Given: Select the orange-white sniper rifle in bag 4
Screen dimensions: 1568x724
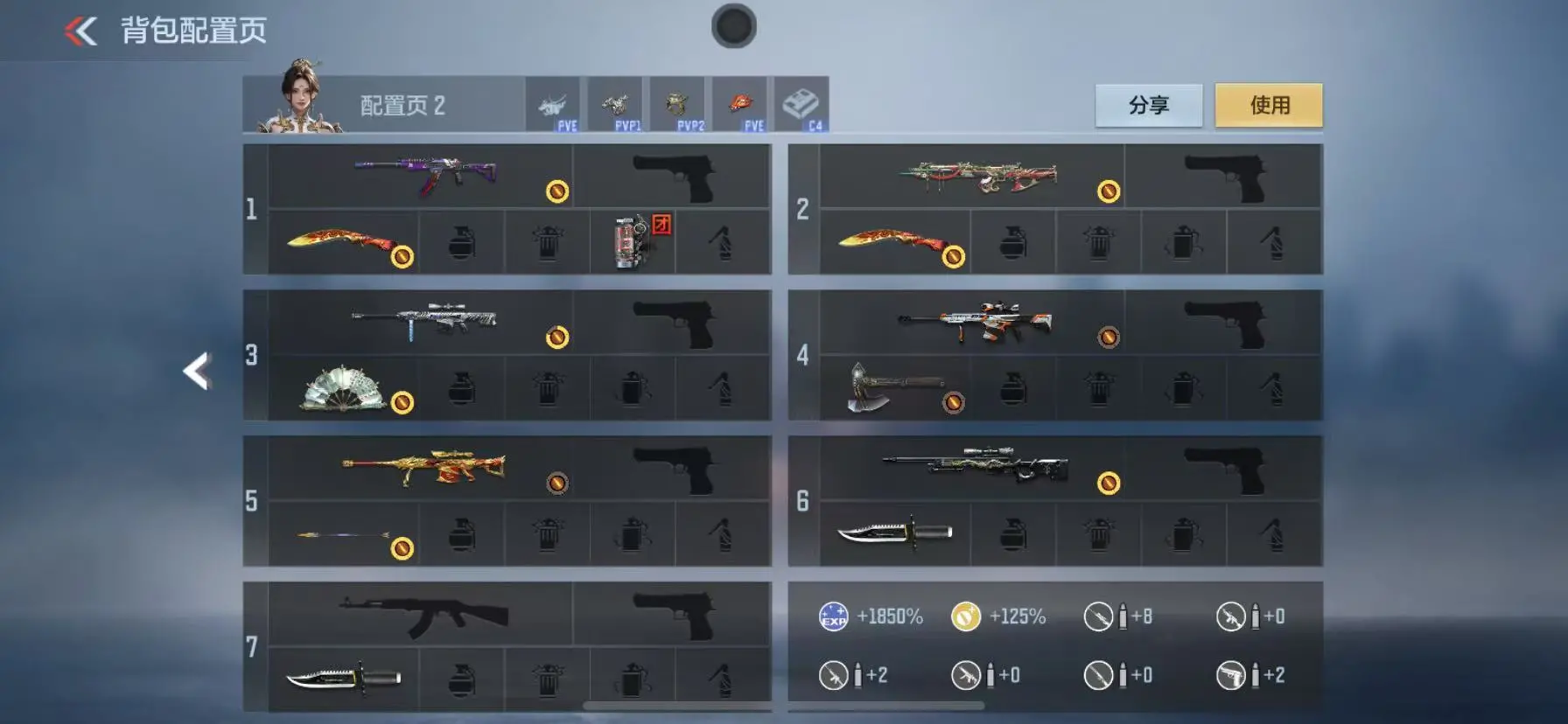Looking at the screenshot, I should point(975,322).
